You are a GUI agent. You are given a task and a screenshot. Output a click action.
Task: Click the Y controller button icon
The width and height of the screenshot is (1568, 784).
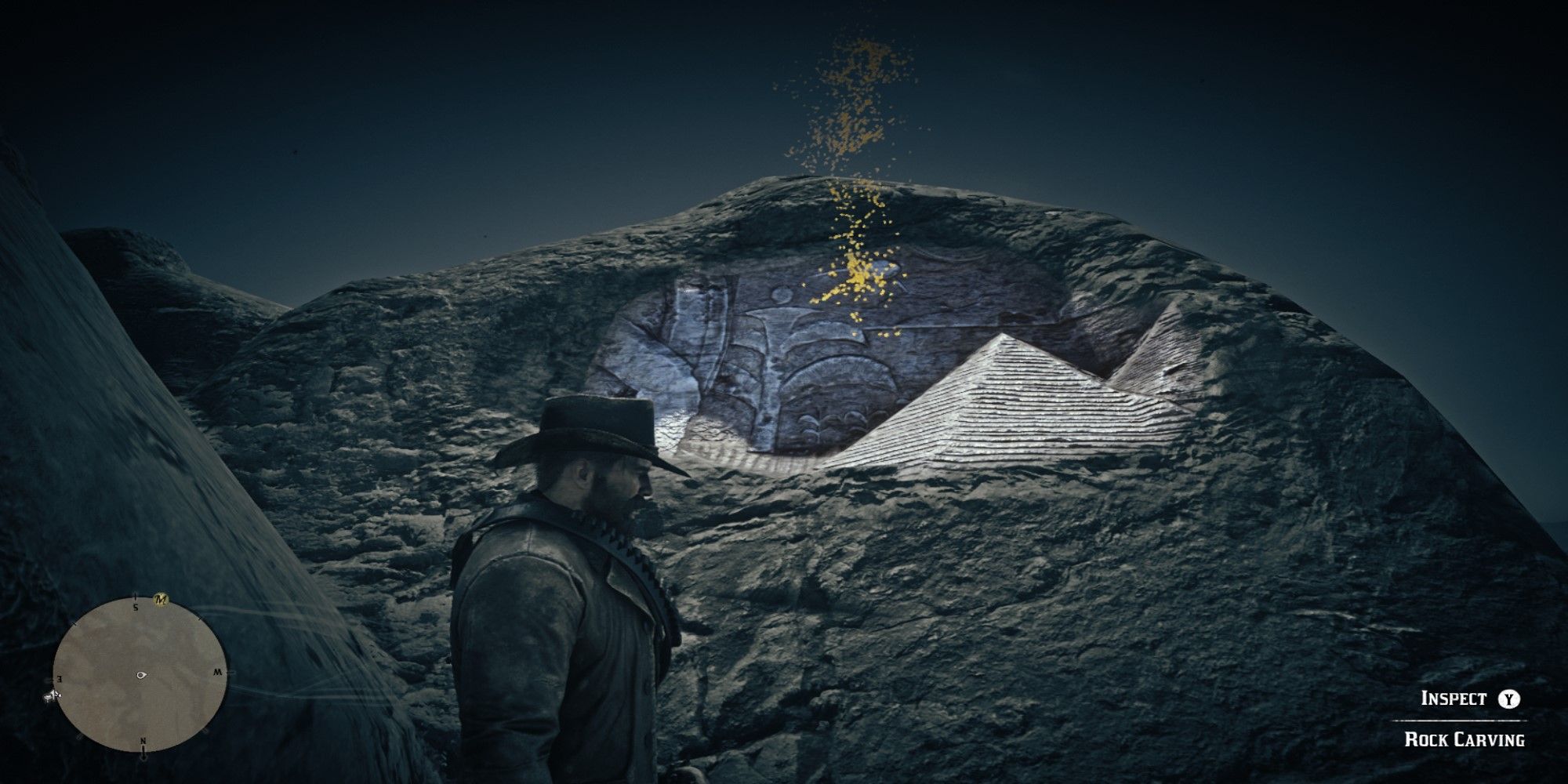(1509, 698)
